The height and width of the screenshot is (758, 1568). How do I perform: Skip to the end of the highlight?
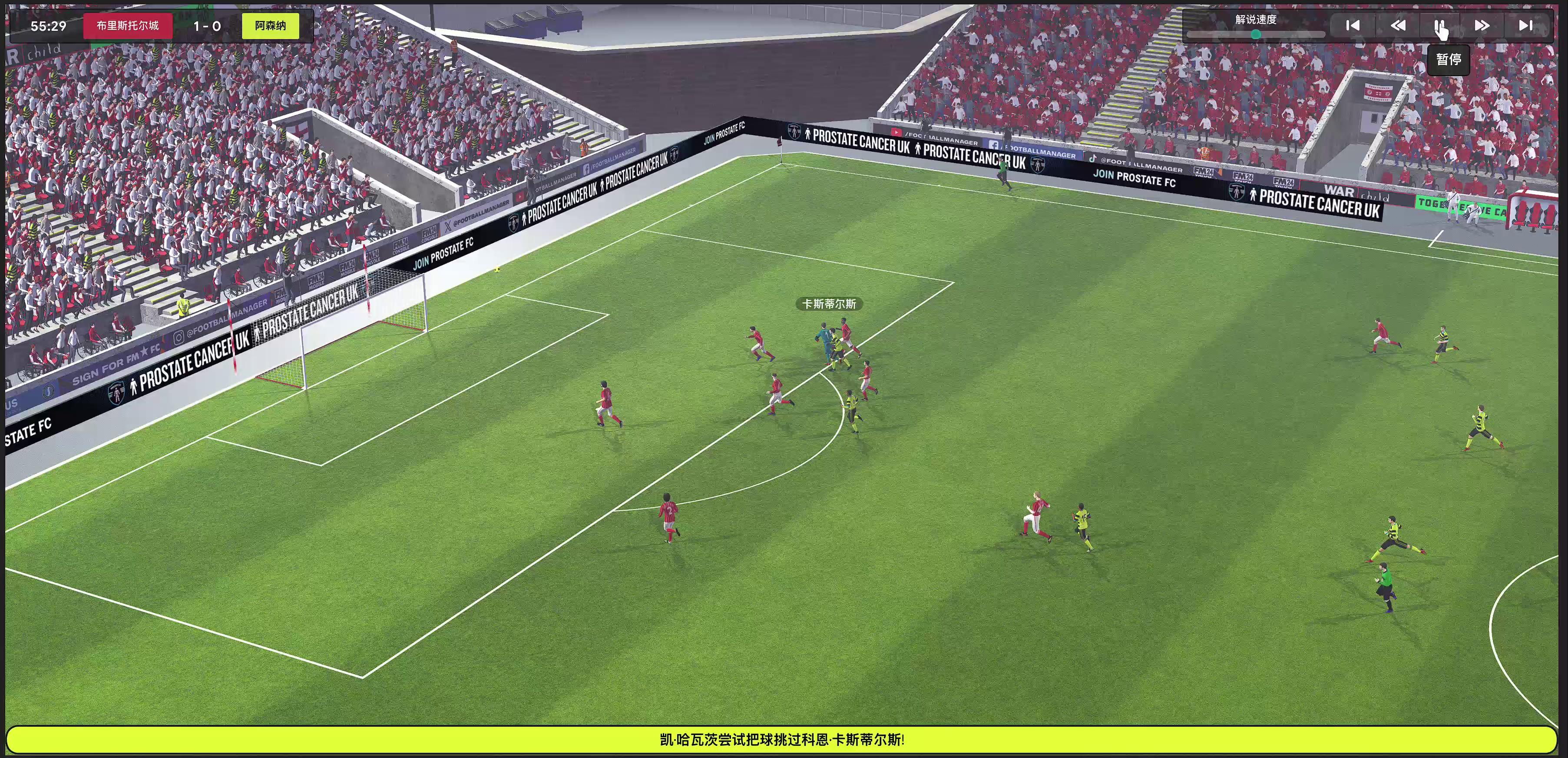[1525, 26]
